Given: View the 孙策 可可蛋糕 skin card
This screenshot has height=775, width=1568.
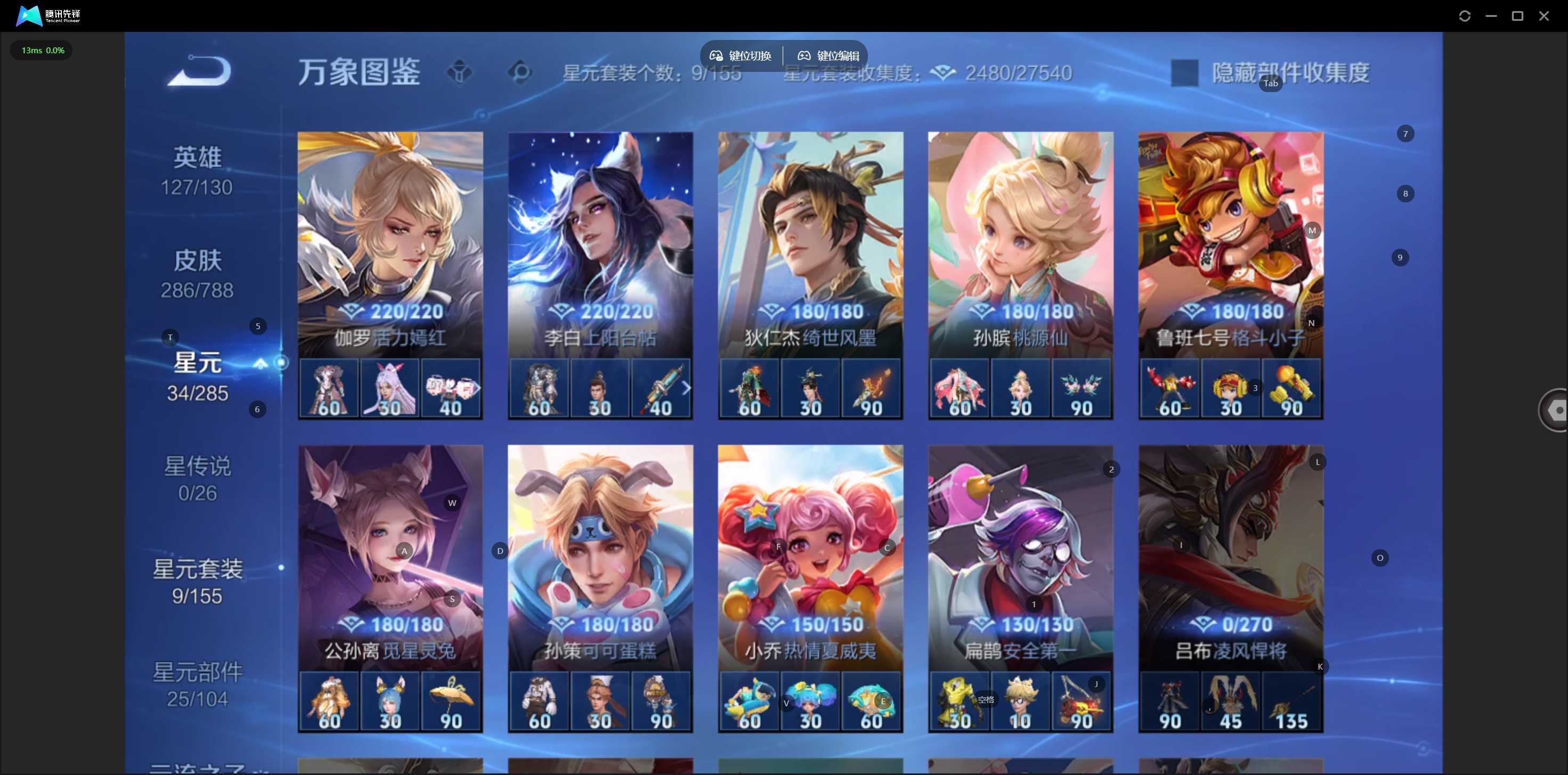Looking at the screenshot, I should click(x=600, y=557).
